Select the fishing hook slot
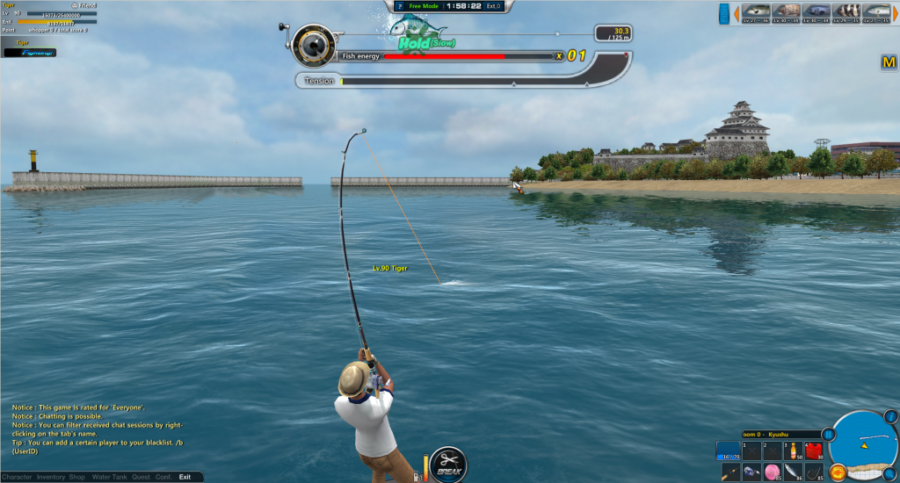900x483 pixels. (813, 471)
